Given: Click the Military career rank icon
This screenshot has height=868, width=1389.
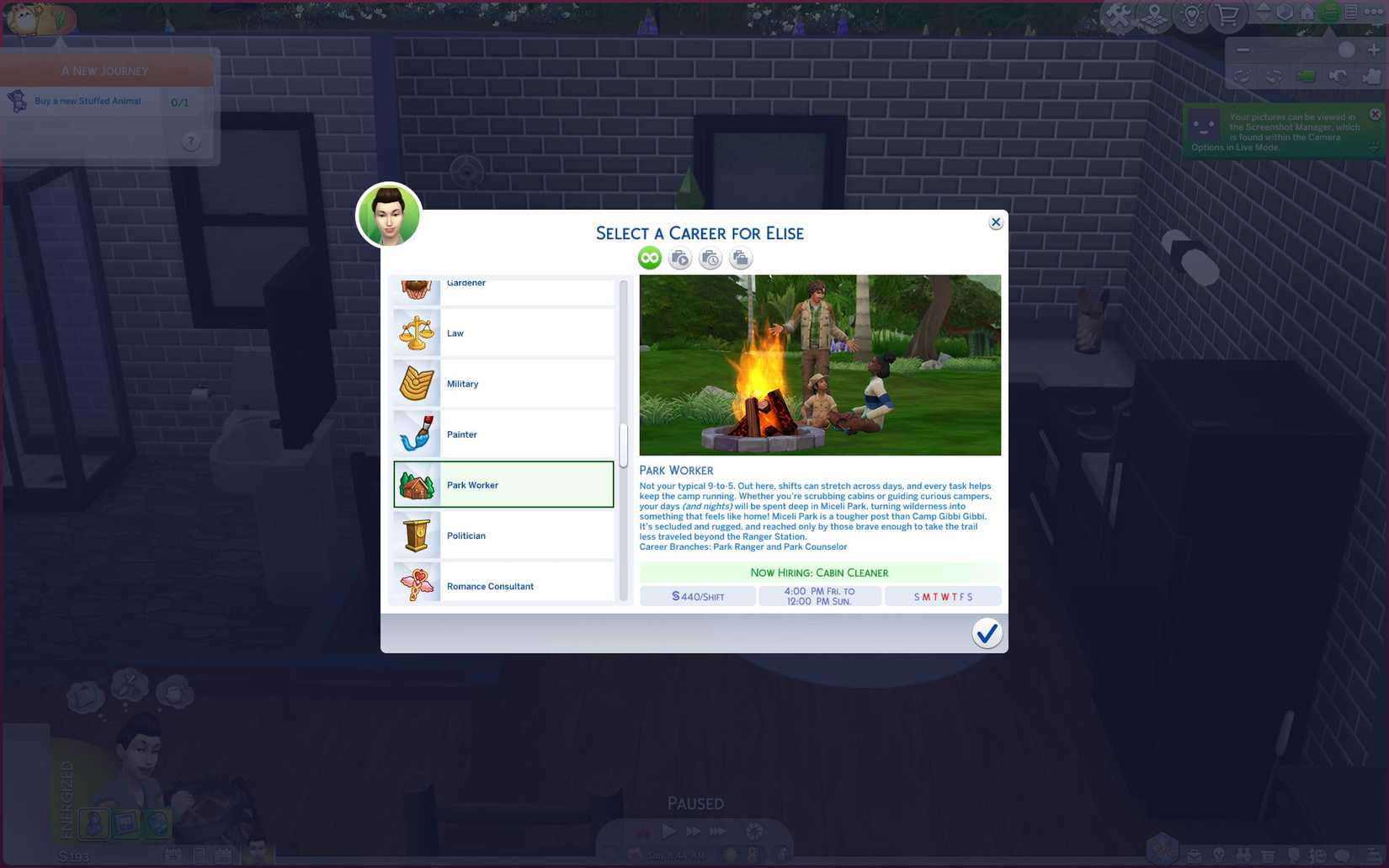Looking at the screenshot, I should [x=416, y=383].
